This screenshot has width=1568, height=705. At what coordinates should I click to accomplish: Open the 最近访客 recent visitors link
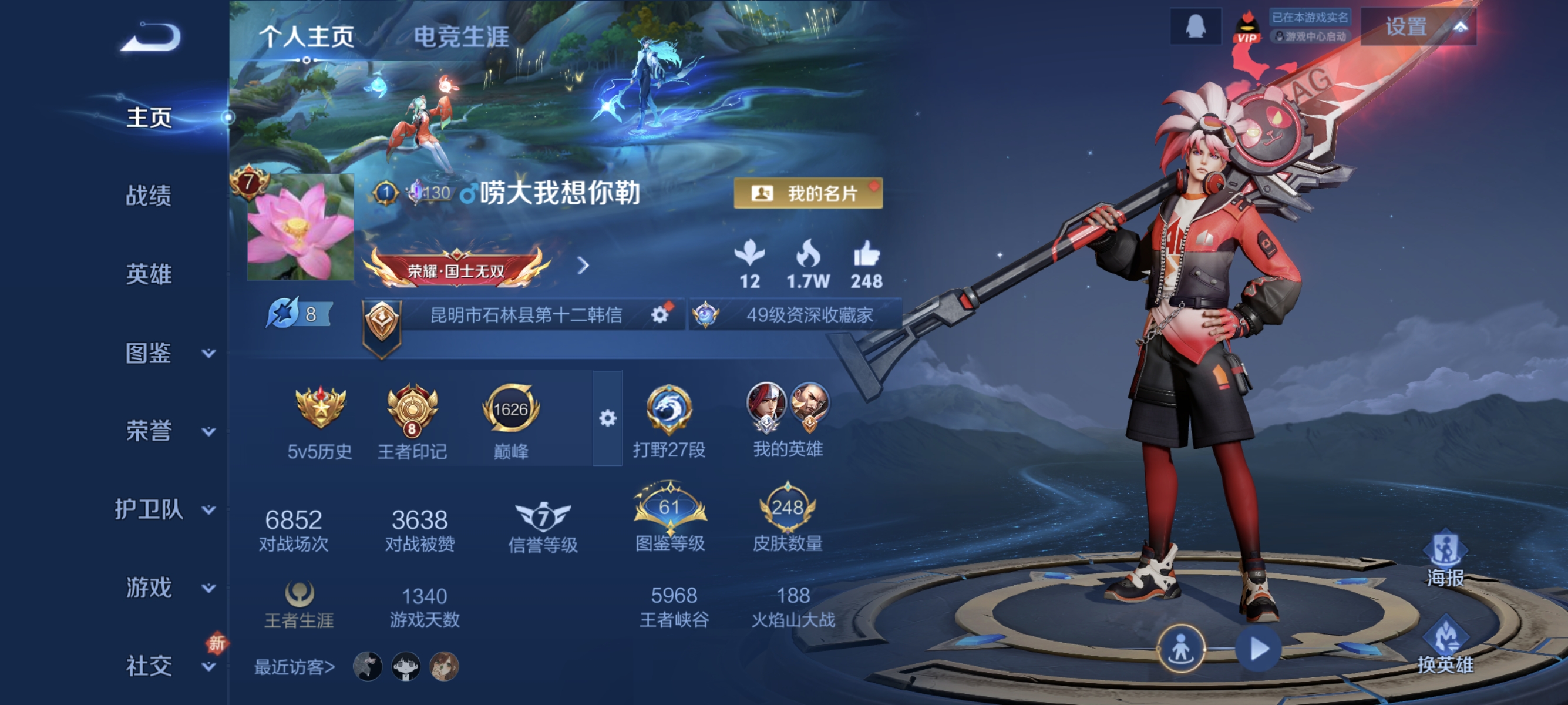coord(295,666)
